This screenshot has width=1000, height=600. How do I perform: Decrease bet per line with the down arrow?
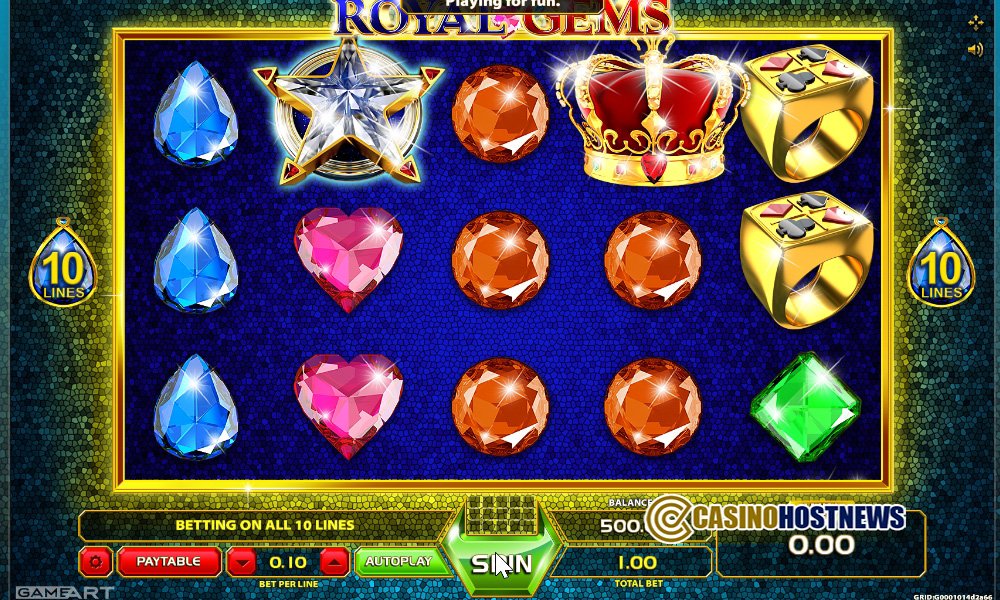coord(243,562)
